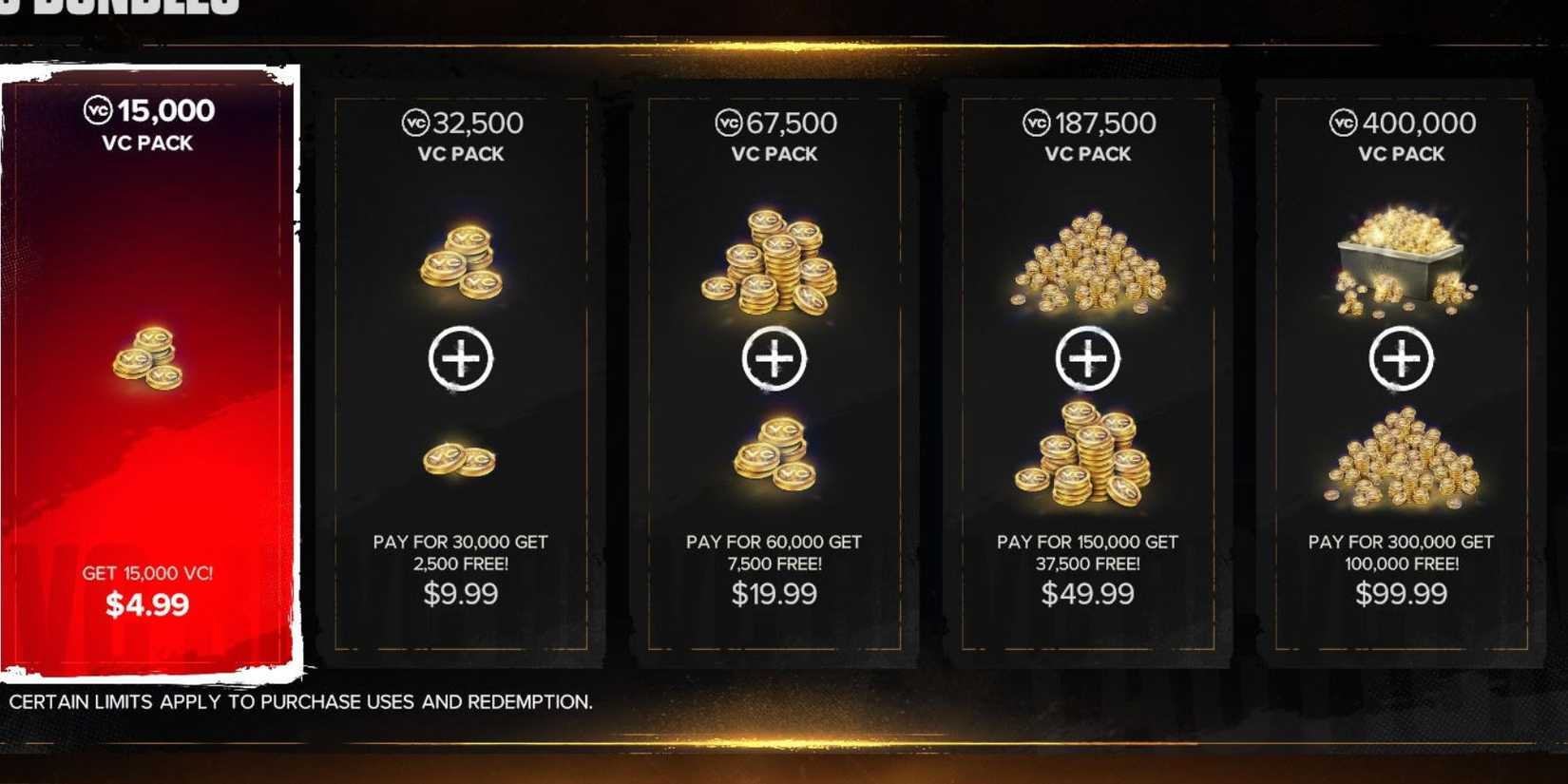The width and height of the screenshot is (1568, 784).
Task: Click the plus icon on the 32,500 pack
Action: (464, 359)
